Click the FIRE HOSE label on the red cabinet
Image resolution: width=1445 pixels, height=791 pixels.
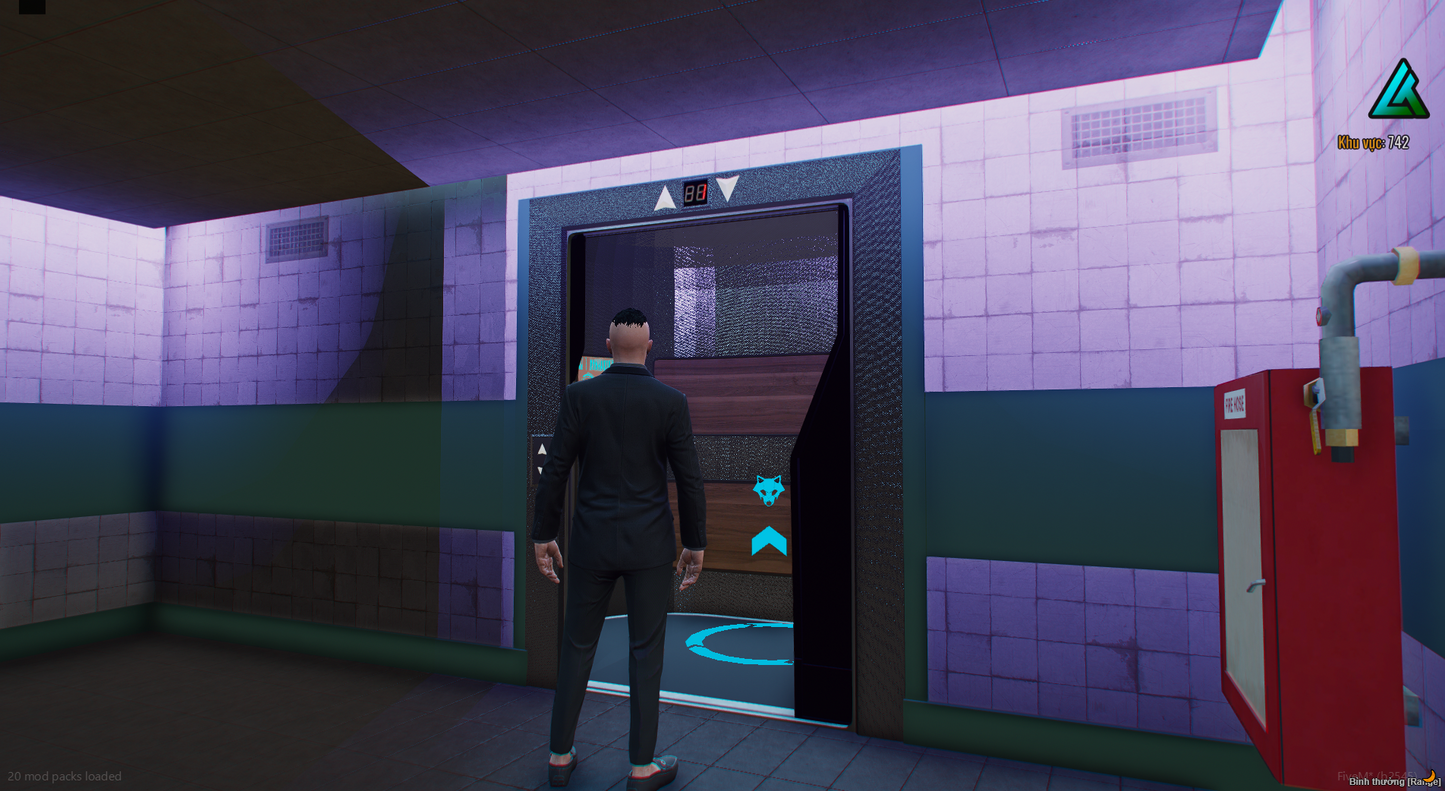tap(1234, 402)
